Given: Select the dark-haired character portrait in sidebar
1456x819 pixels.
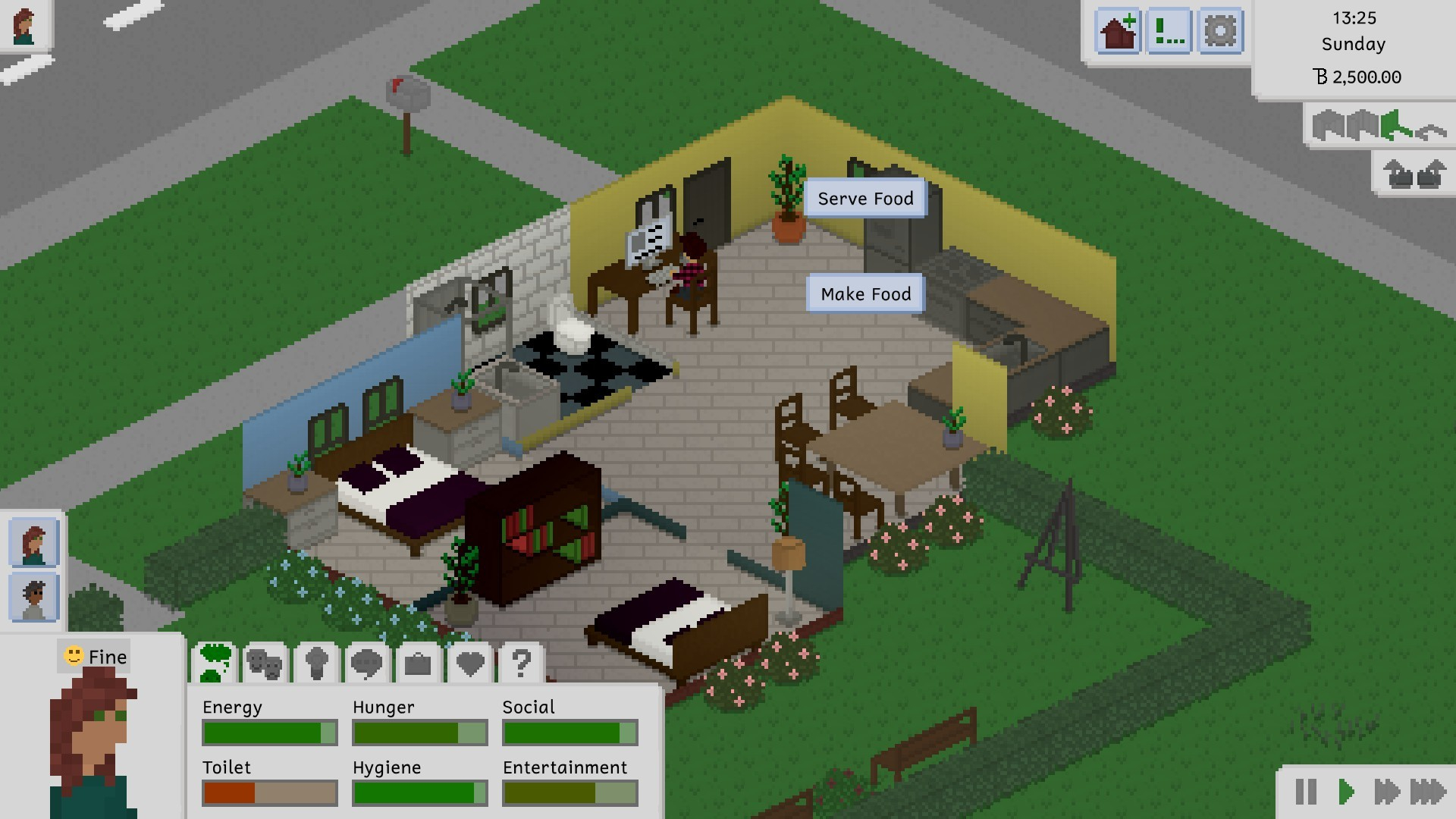Looking at the screenshot, I should tap(34, 598).
